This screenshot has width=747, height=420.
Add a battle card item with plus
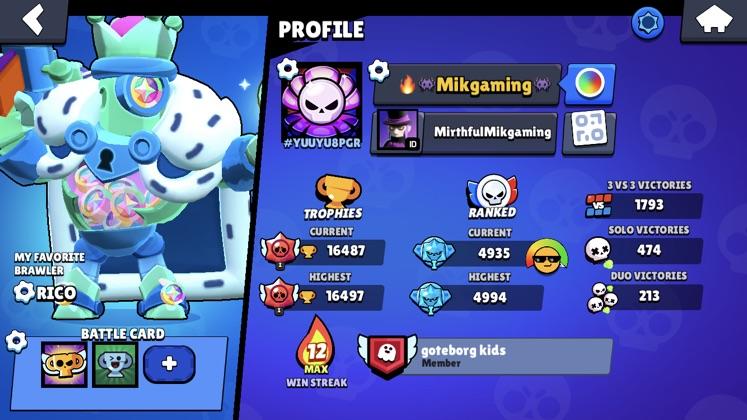(x=169, y=364)
